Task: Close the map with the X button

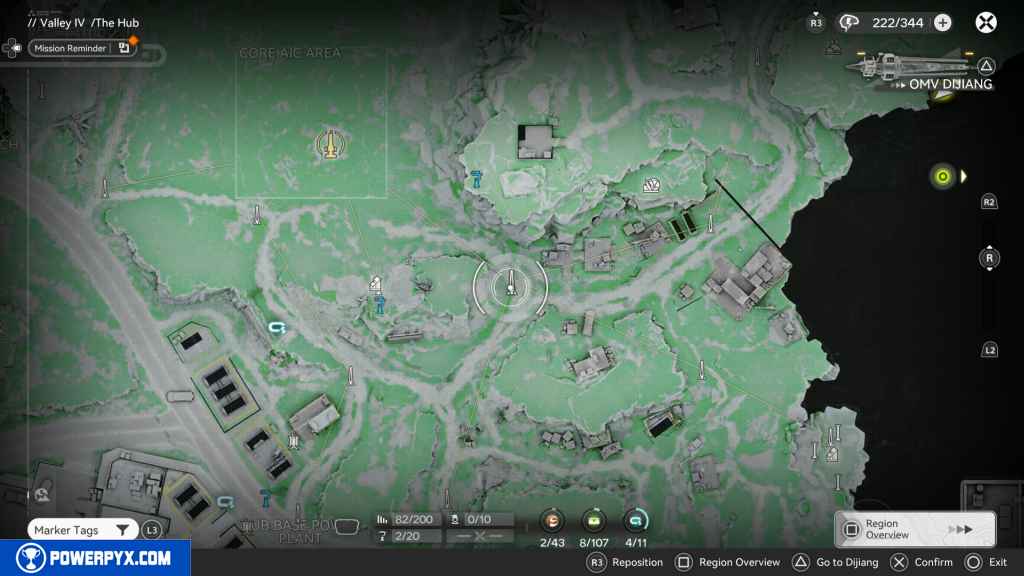Action: (986, 22)
